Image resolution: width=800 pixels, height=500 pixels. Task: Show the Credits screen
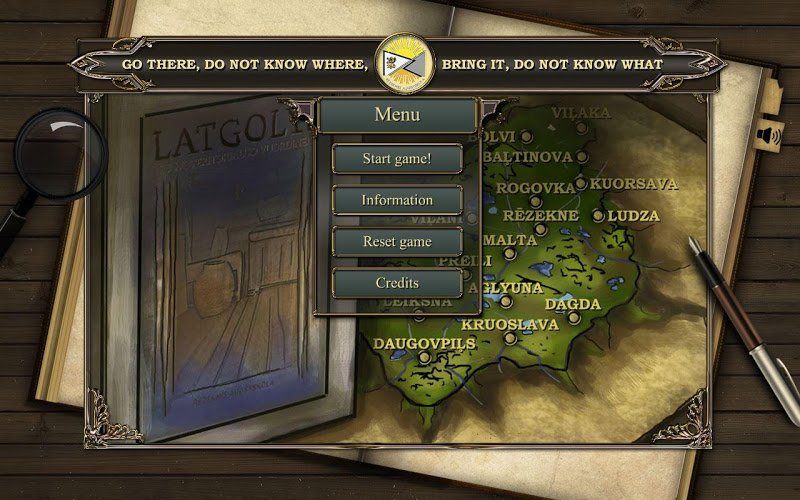(397, 283)
